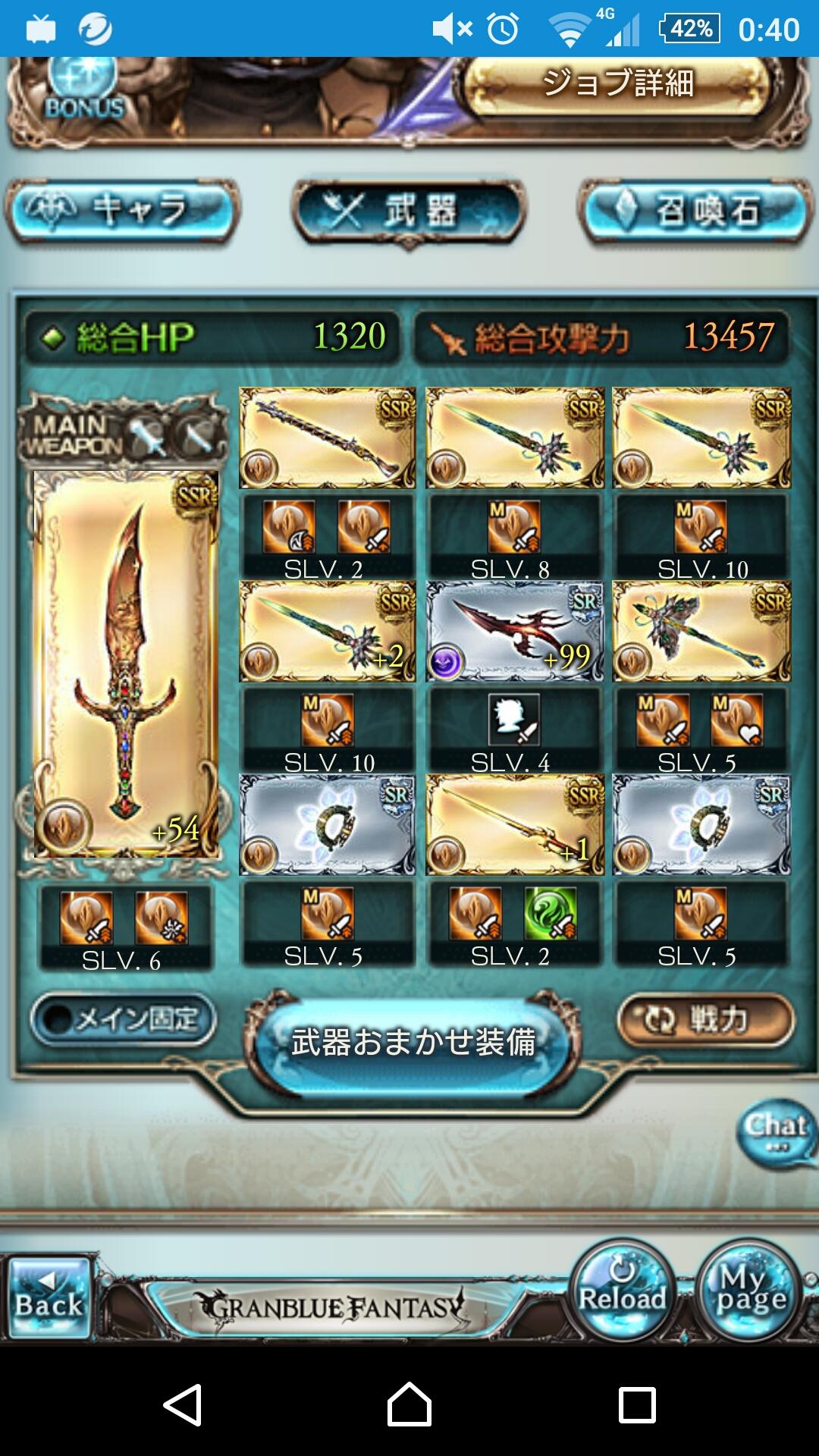Open the ジョブ詳細 job details button

(x=618, y=85)
